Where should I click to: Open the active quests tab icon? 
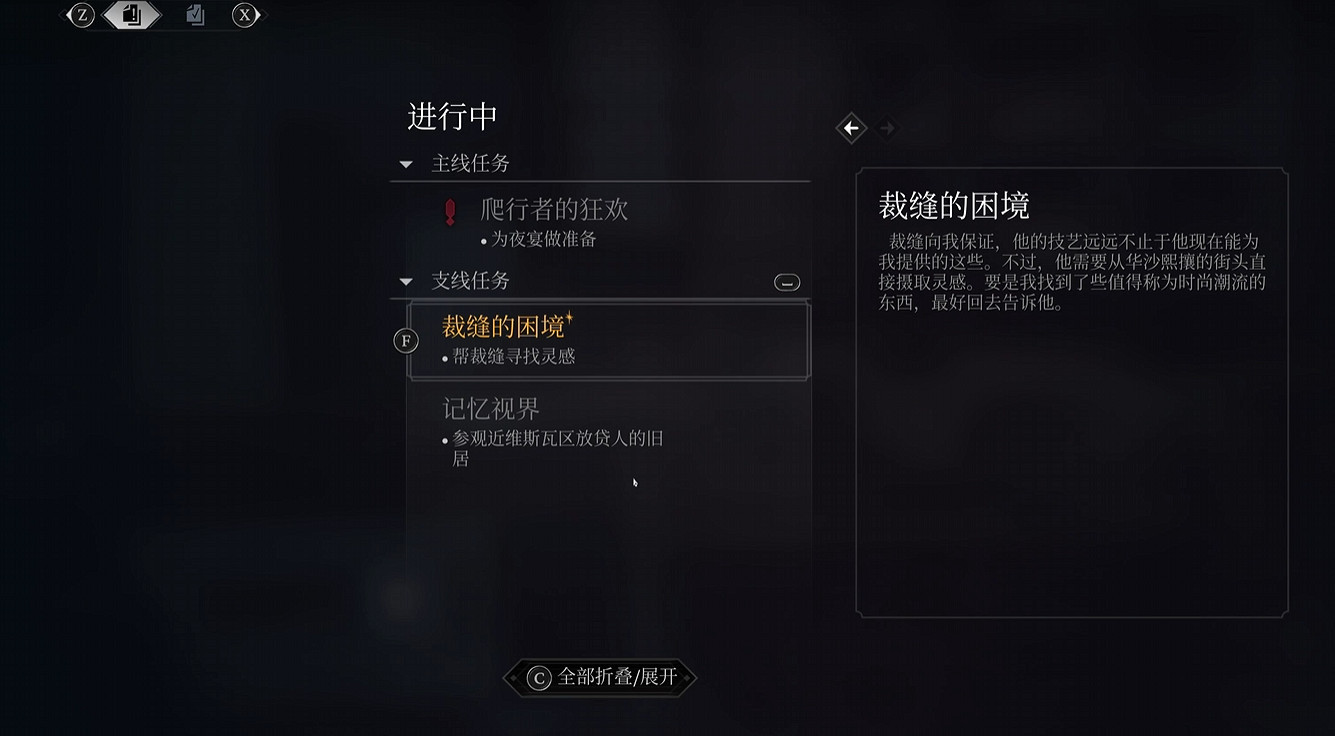pyautogui.click(x=133, y=15)
